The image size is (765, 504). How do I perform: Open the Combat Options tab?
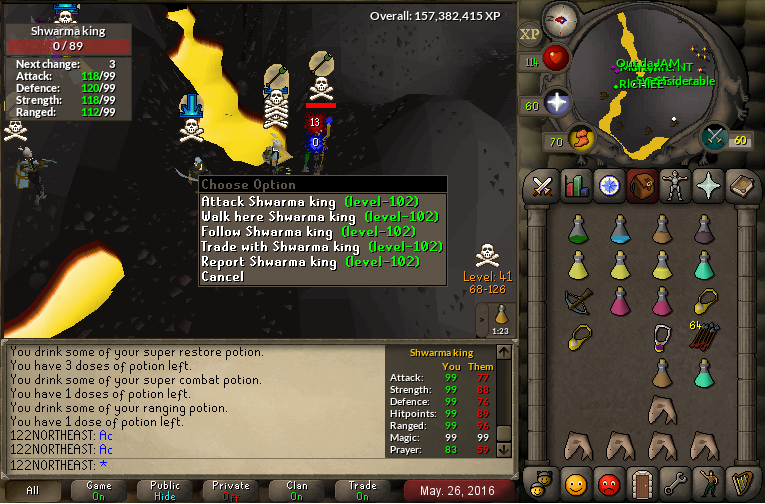click(x=542, y=185)
